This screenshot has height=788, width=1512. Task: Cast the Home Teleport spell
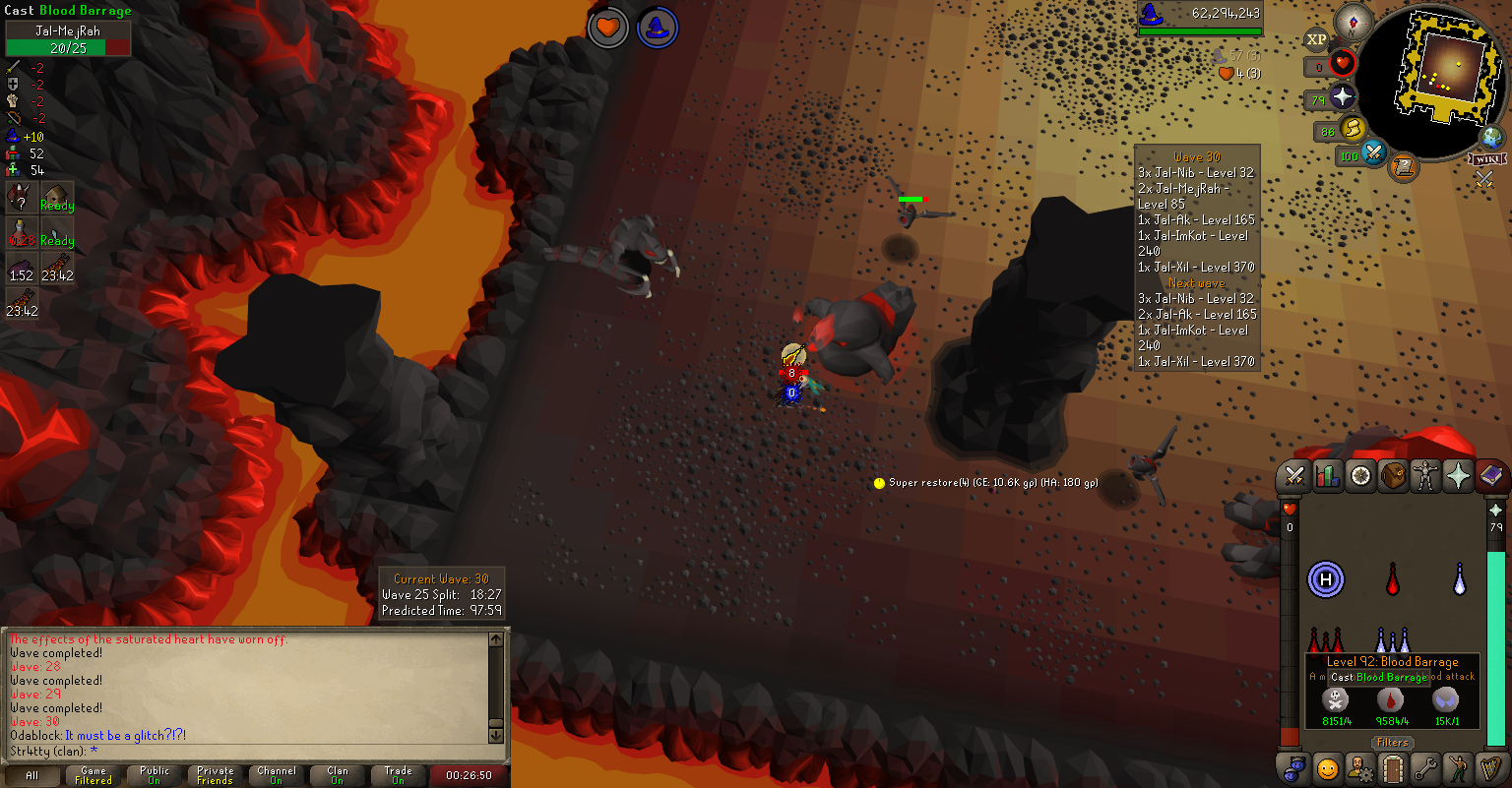pos(1325,579)
